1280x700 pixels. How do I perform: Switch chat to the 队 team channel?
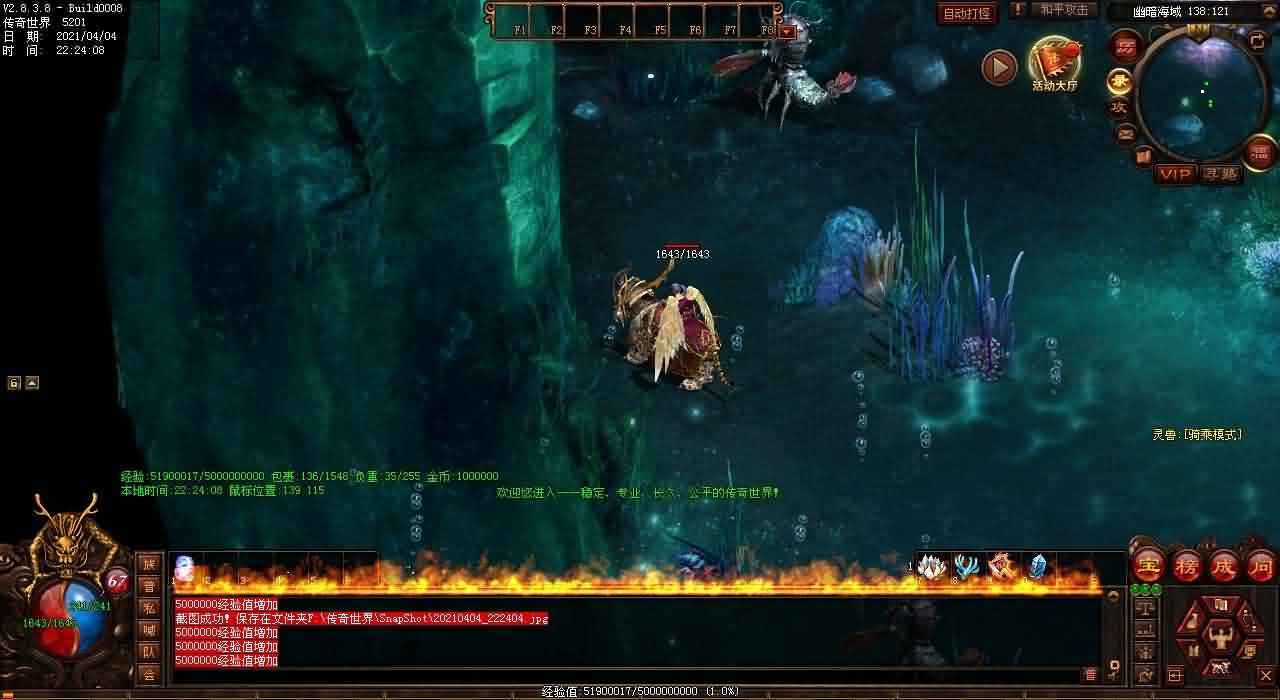pos(149,652)
